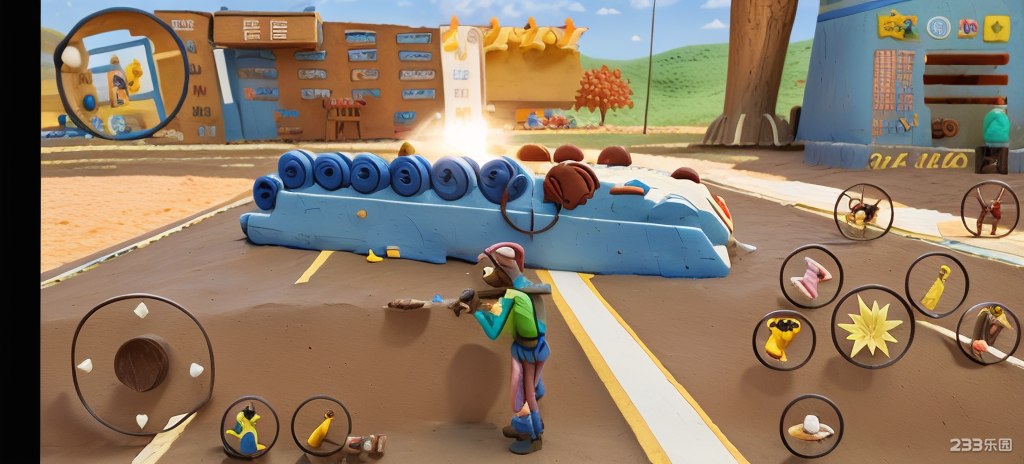Tap the yellow and blue character button

249,428
